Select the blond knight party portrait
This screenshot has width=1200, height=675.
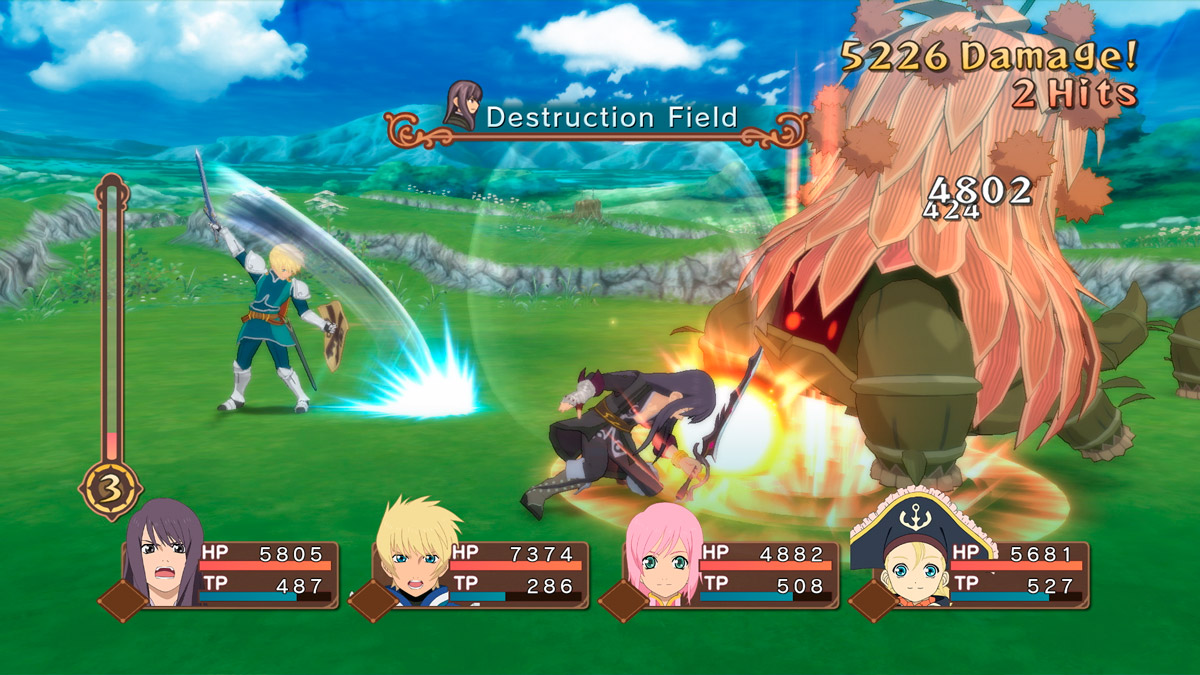point(416,555)
